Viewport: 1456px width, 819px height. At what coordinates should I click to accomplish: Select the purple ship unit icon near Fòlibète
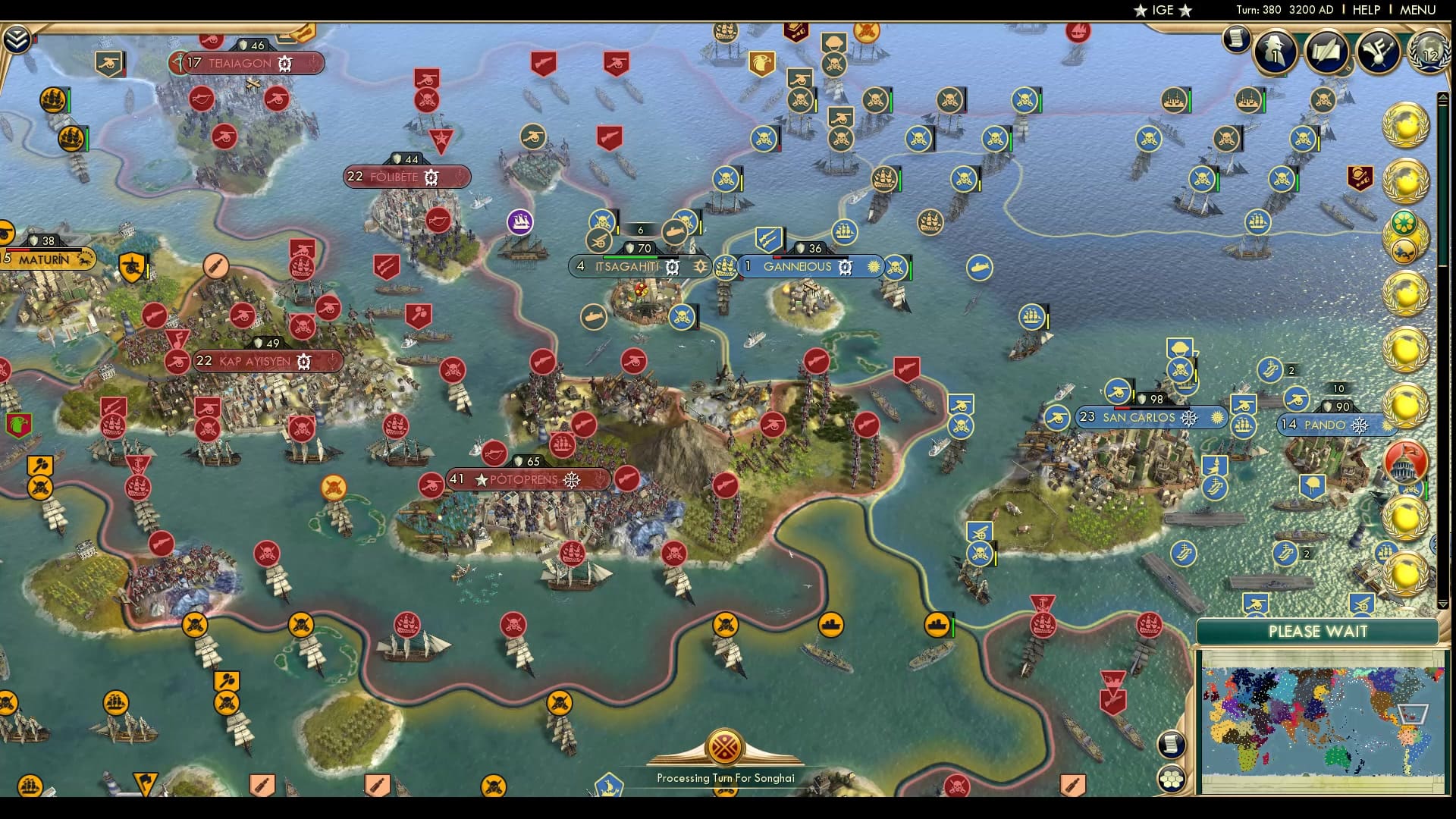click(519, 221)
